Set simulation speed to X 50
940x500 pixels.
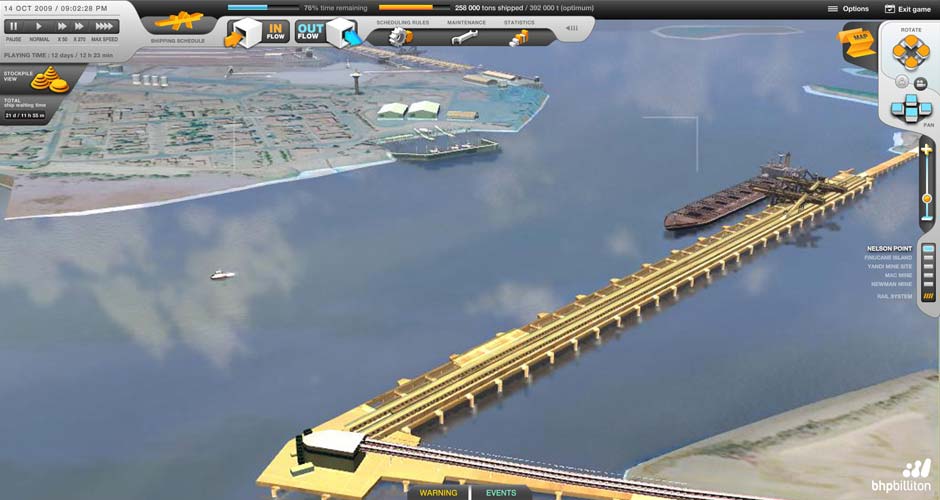point(62,26)
